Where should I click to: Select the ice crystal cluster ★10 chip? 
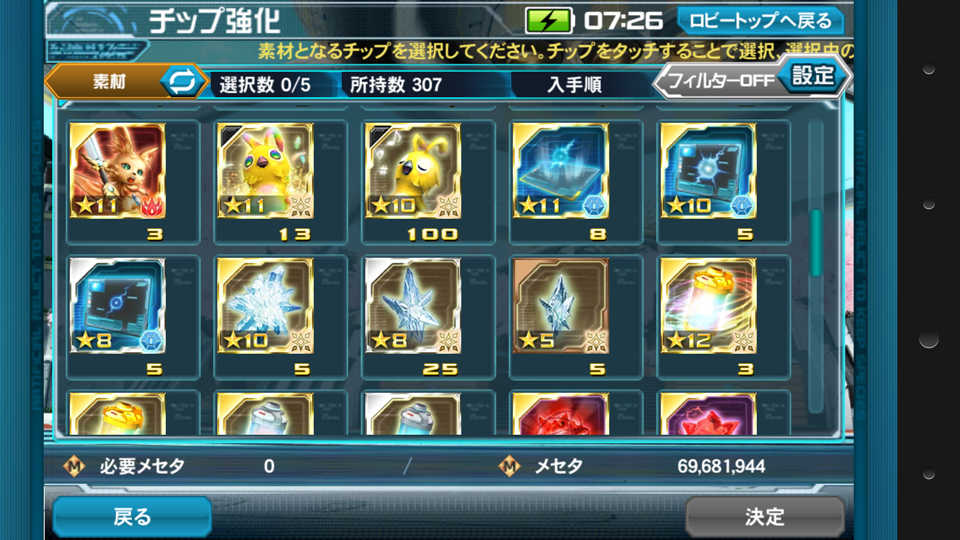pos(264,306)
